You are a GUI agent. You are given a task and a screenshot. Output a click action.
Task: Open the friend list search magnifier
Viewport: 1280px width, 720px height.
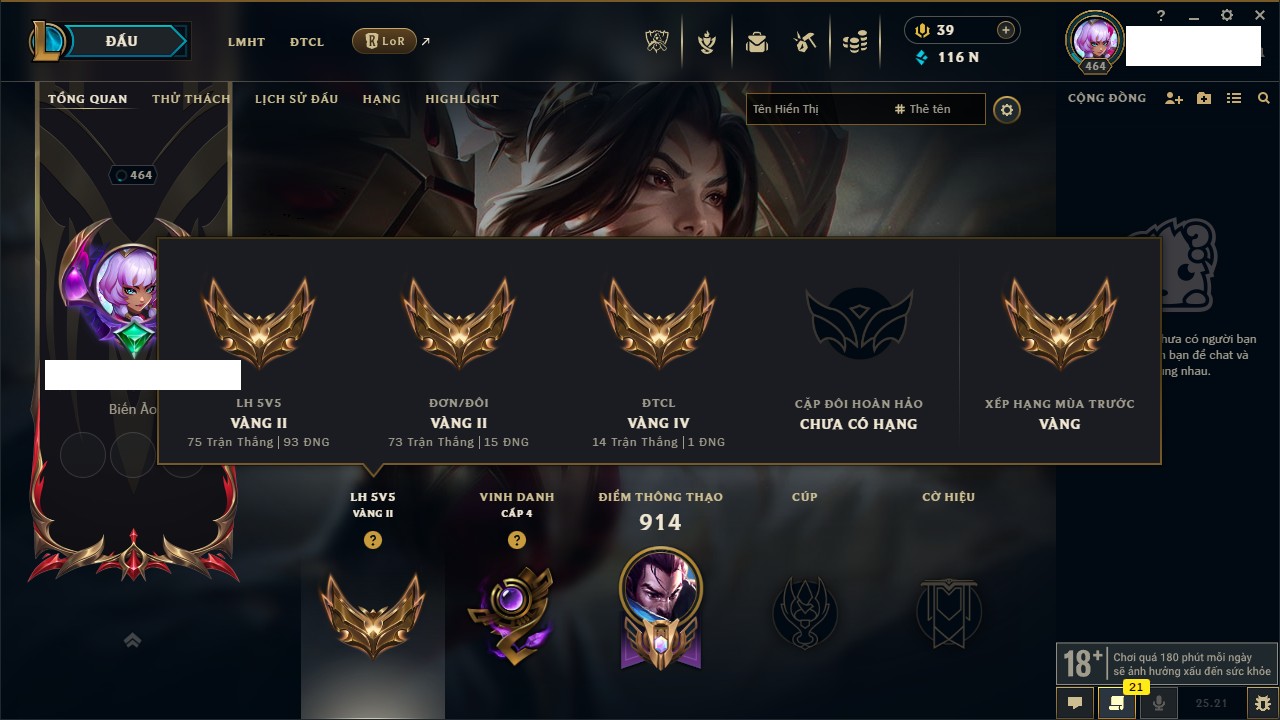click(x=1264, y=99)
